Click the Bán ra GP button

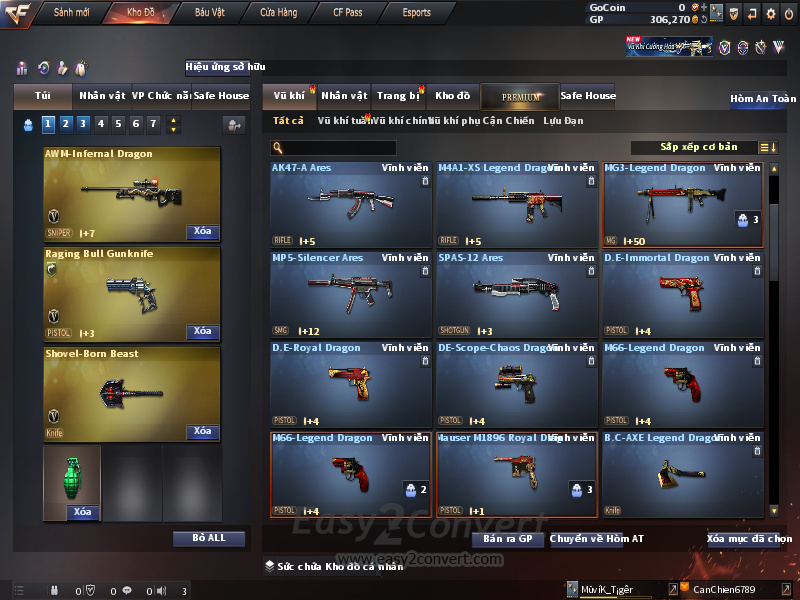point(507,539)
